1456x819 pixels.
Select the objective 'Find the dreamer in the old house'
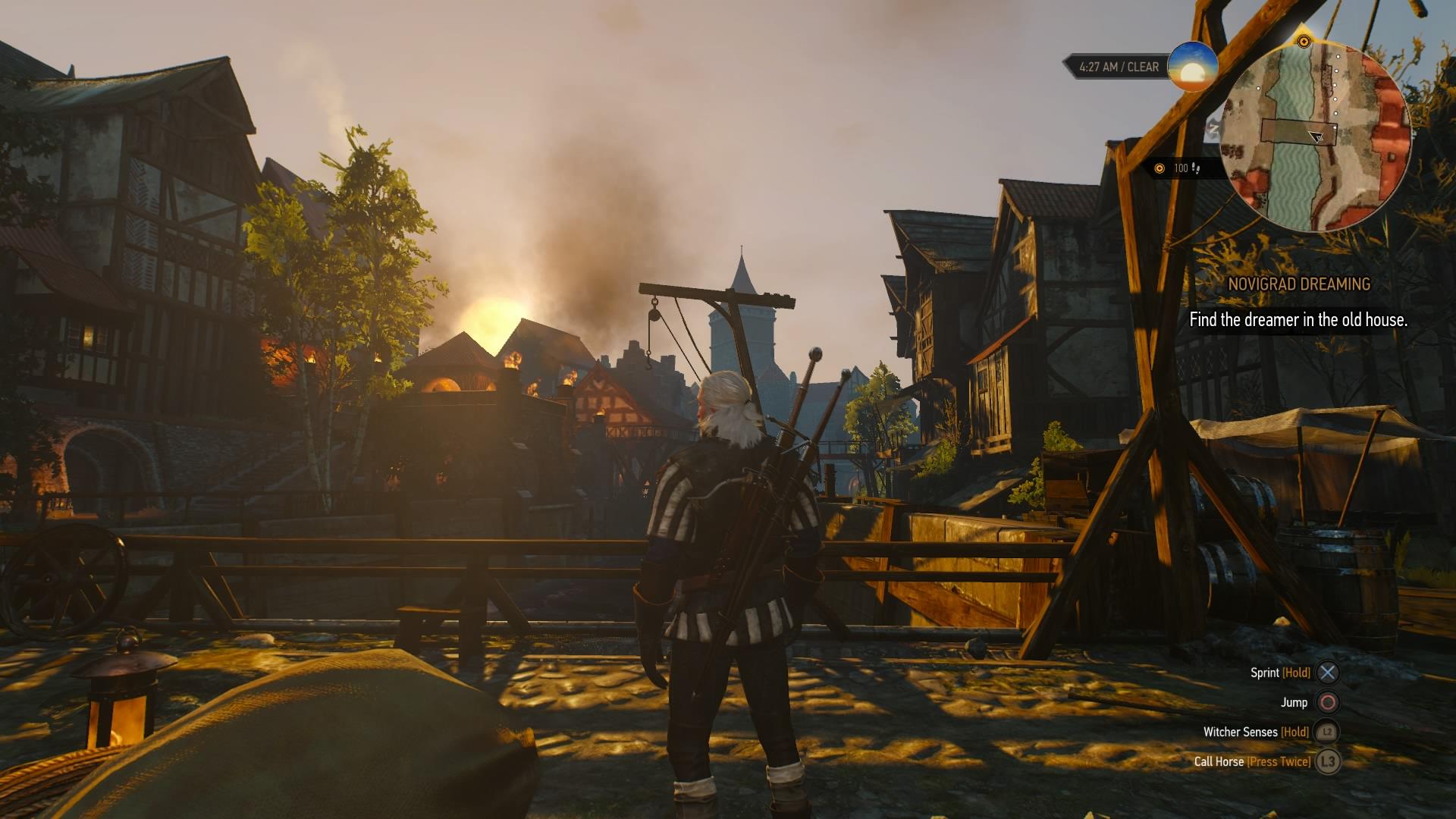point(1298,320)
